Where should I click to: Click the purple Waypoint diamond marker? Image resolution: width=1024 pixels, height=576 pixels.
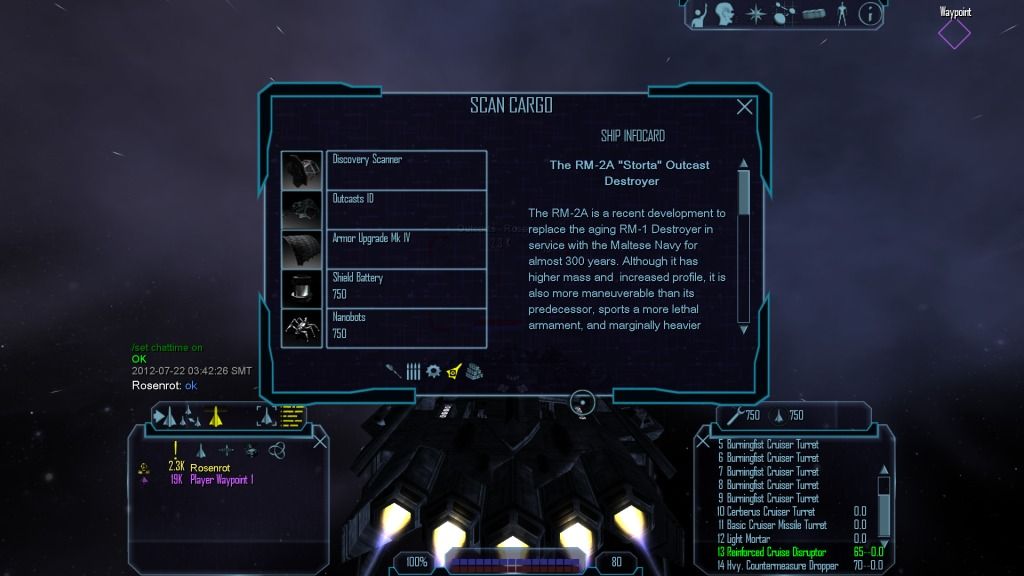tap(954, 34)
